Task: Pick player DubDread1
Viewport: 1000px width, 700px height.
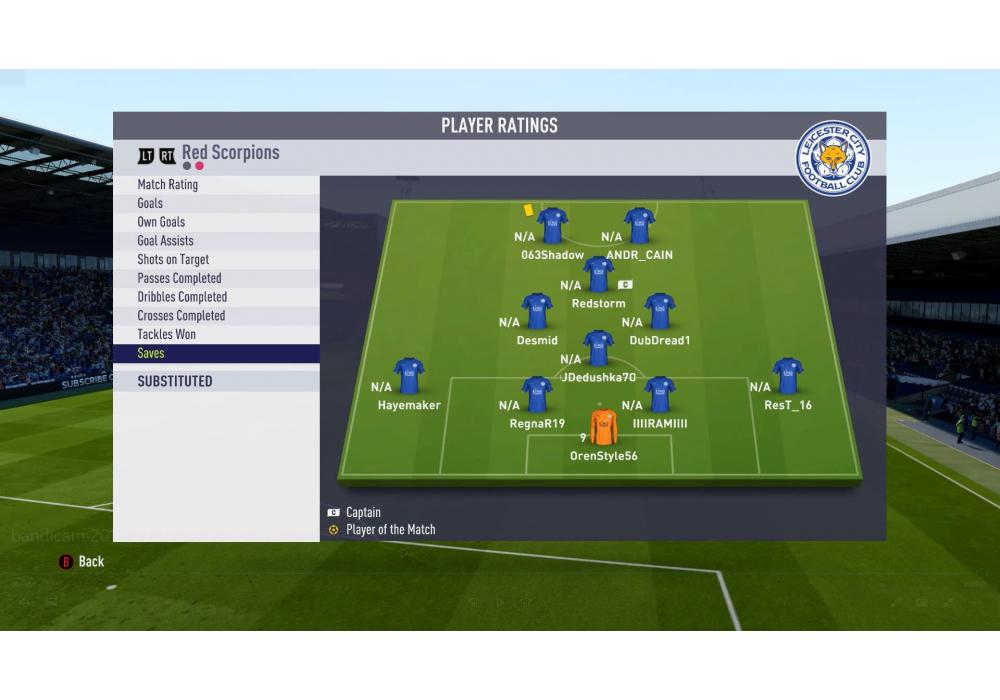Action: tap(660, 311)
